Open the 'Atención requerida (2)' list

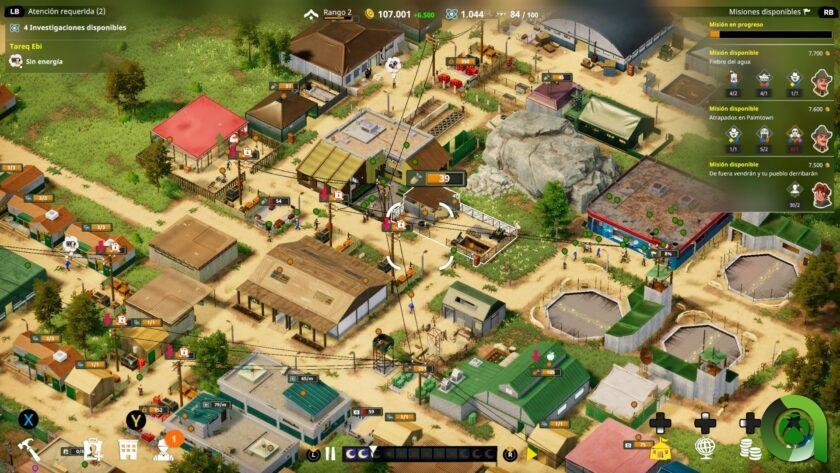pyautogui.click(x=66, y=11)
